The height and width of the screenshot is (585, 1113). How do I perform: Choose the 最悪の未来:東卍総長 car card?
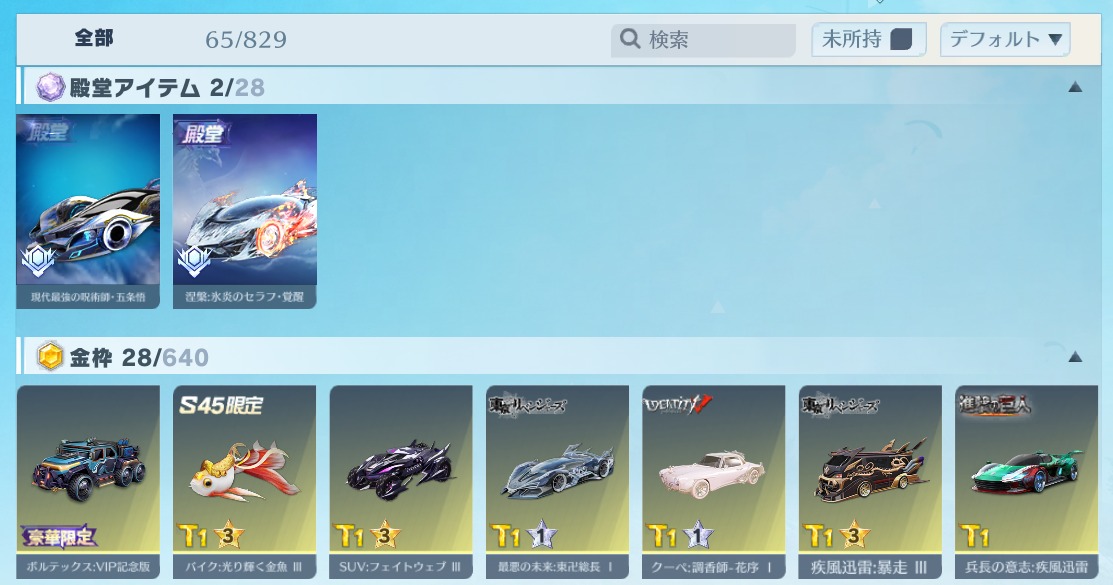pos(557,480)
